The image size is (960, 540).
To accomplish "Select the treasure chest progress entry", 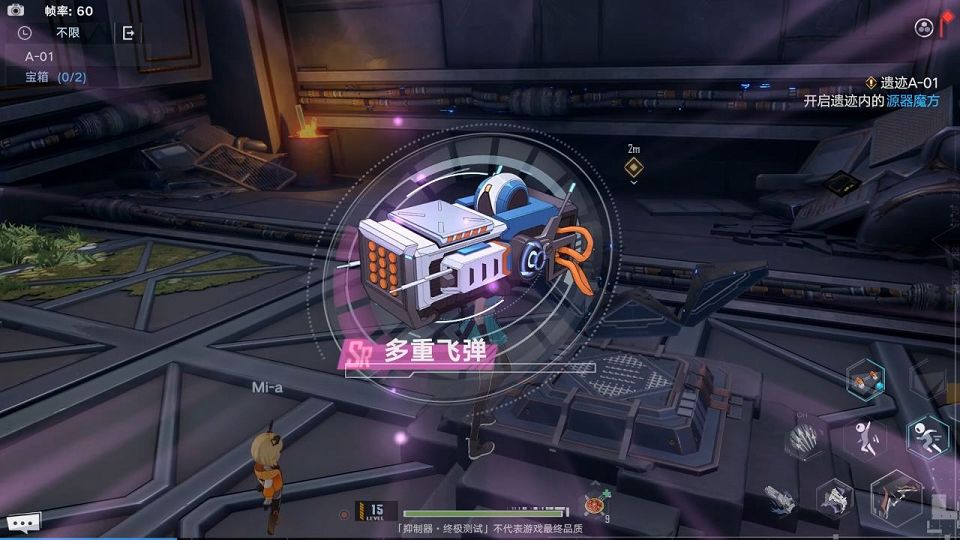I will pyautogui.click(x=56, y=77).
